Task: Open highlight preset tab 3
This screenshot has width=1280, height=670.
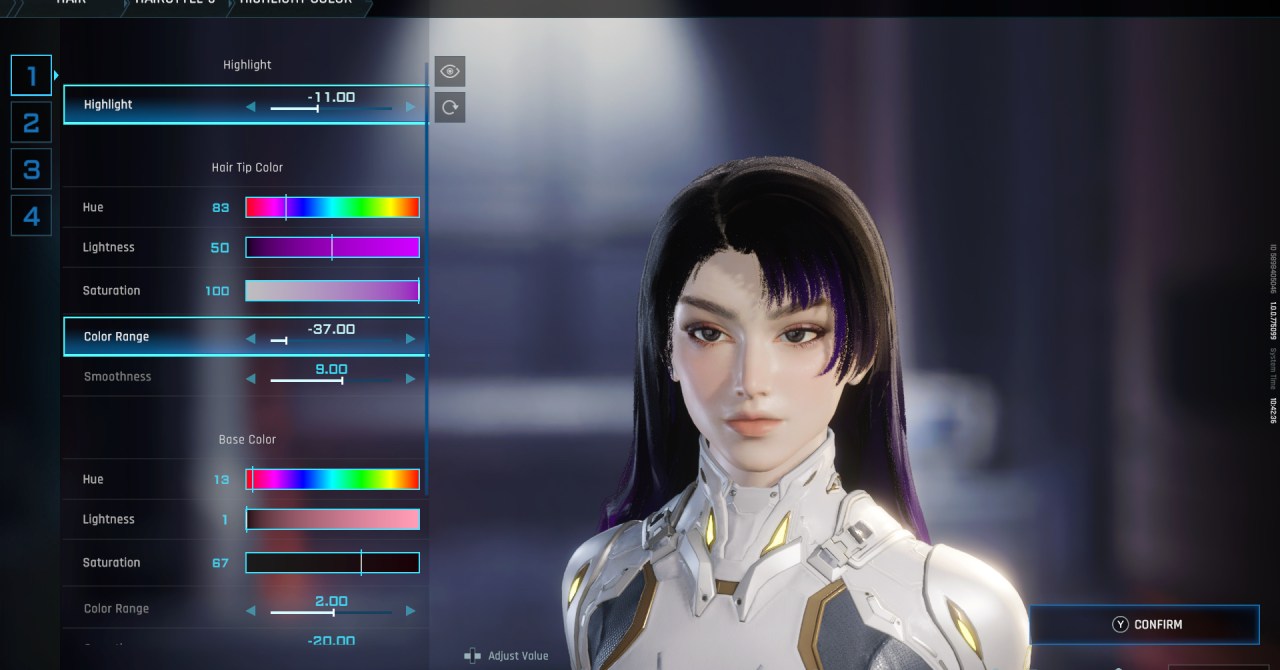Action: coord(31,169)
